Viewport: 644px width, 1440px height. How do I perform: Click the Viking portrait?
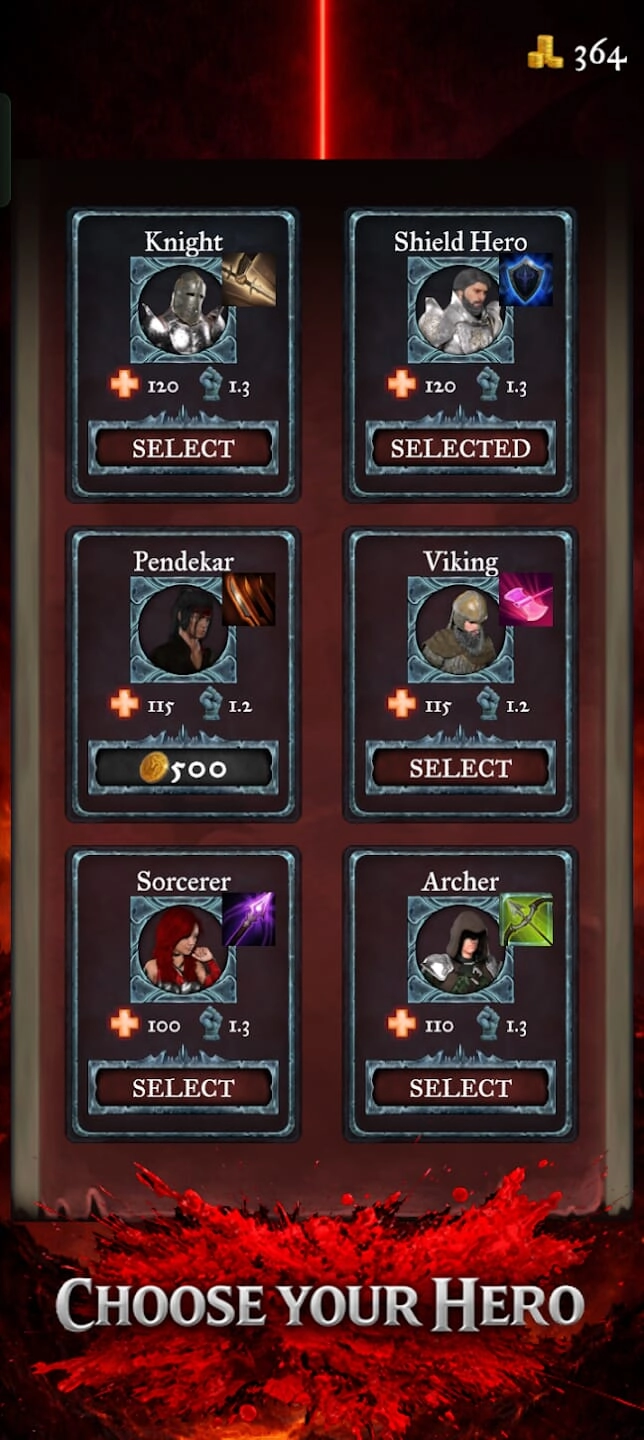point(459,629)
